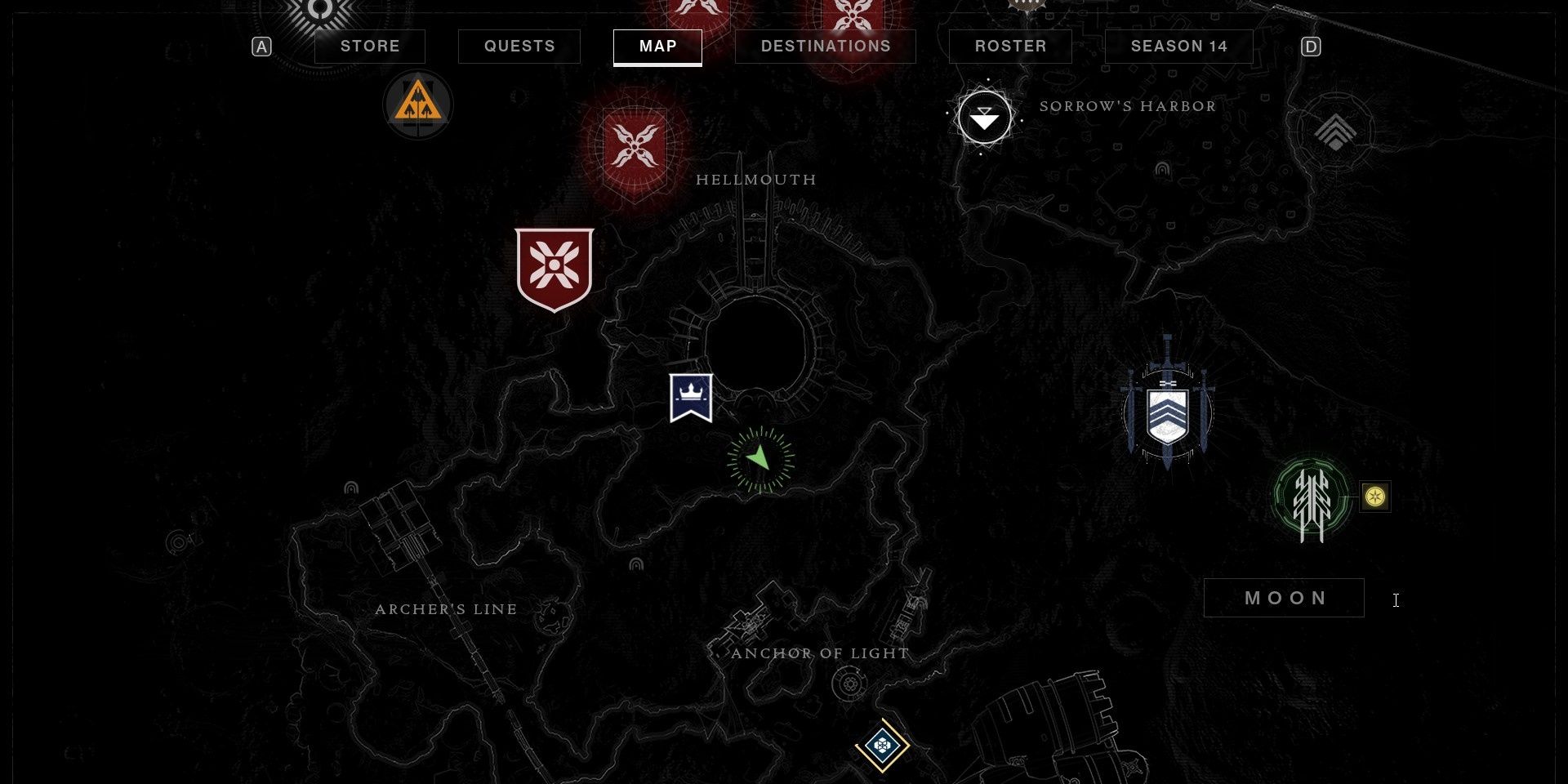Click the orange public event icon top-left

(417, 105)
